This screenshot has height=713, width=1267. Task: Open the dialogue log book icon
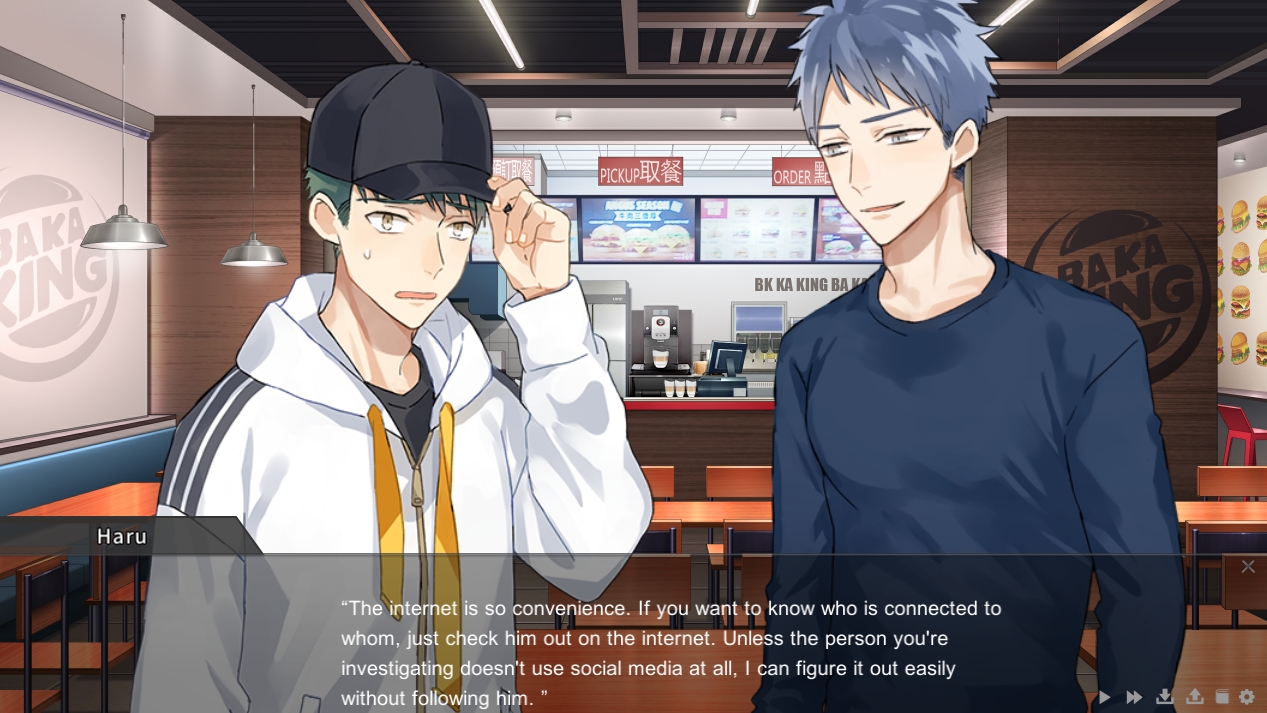point(1221,697)
